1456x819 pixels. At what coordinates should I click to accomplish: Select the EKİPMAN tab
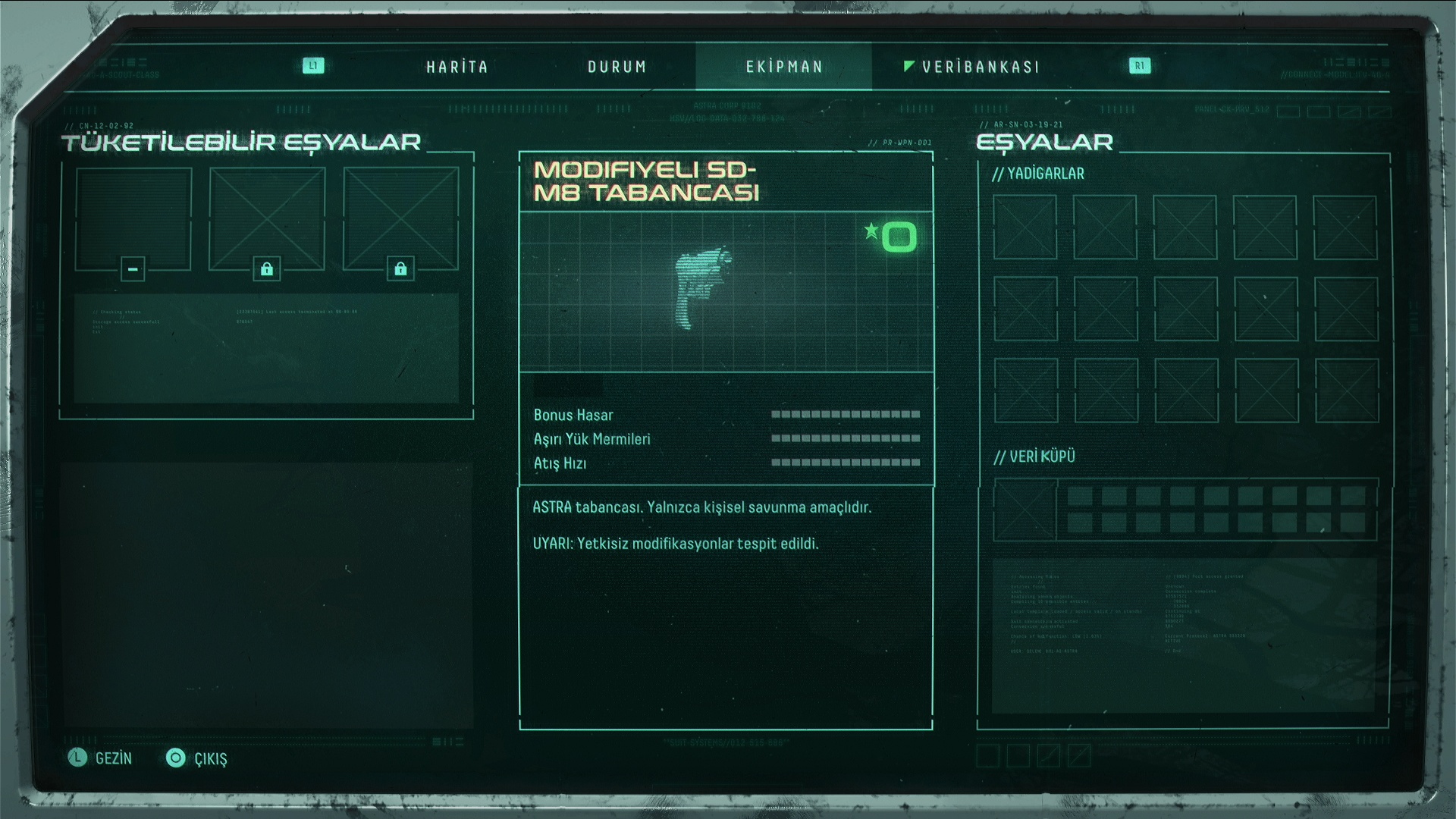pyautogui.click(x=784, y=67)
